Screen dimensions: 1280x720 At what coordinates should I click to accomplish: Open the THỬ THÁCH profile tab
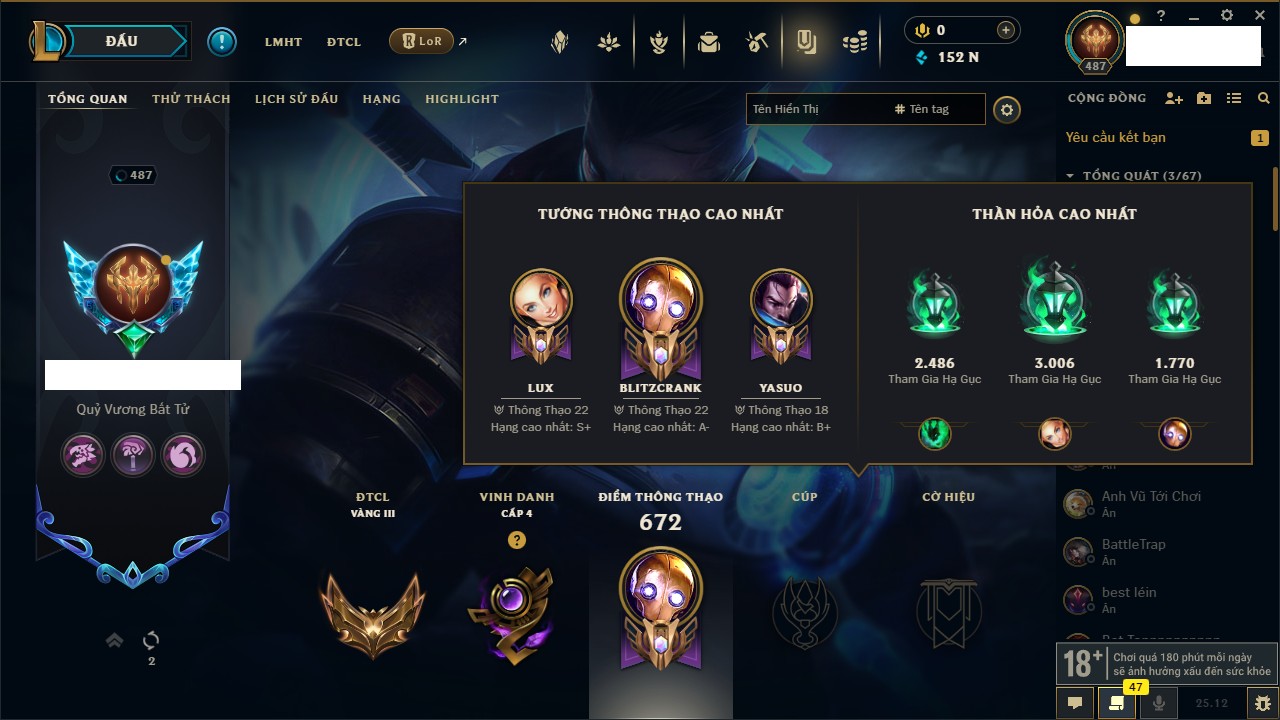coord(191,99)
